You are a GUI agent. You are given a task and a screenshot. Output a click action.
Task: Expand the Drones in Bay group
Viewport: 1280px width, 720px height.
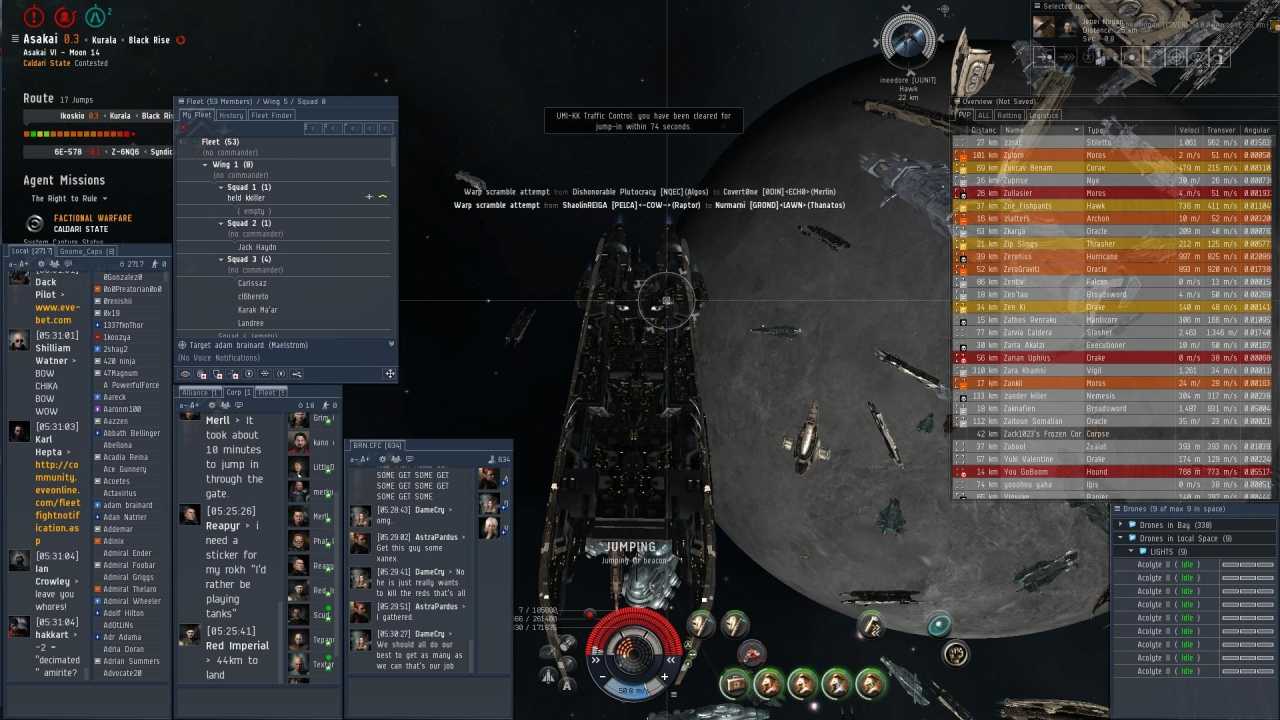[1121, 525]
